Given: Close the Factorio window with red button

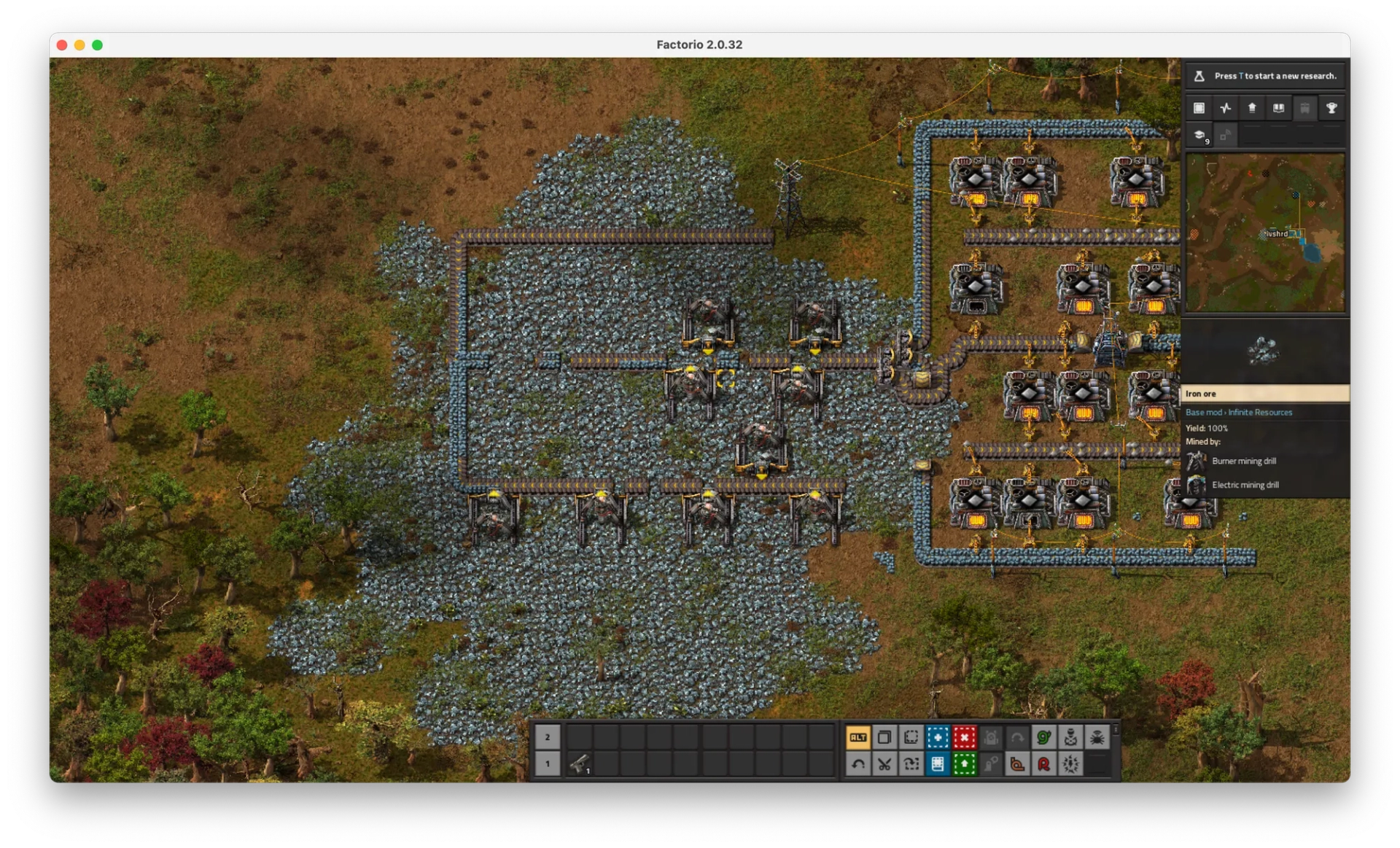Looking at the screenshot, I should (x=62, y=45).
